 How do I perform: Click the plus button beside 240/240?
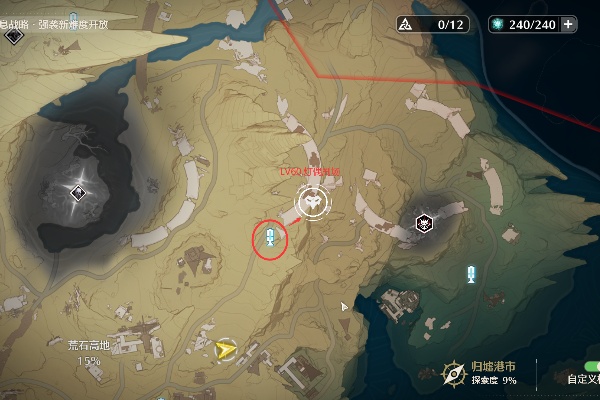[569, 24]
